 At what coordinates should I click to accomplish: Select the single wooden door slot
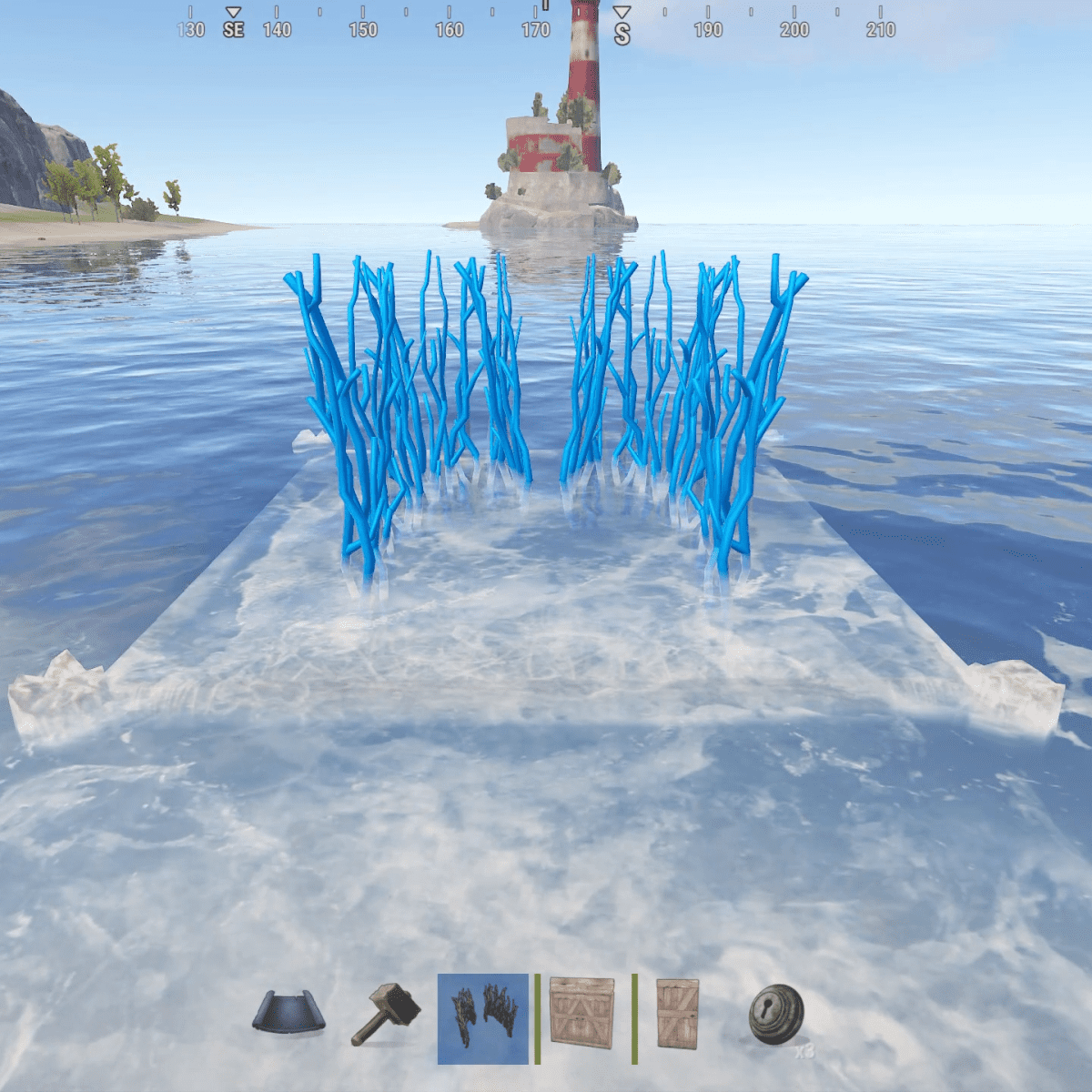pyautogui.click(x=678, y=1014)
